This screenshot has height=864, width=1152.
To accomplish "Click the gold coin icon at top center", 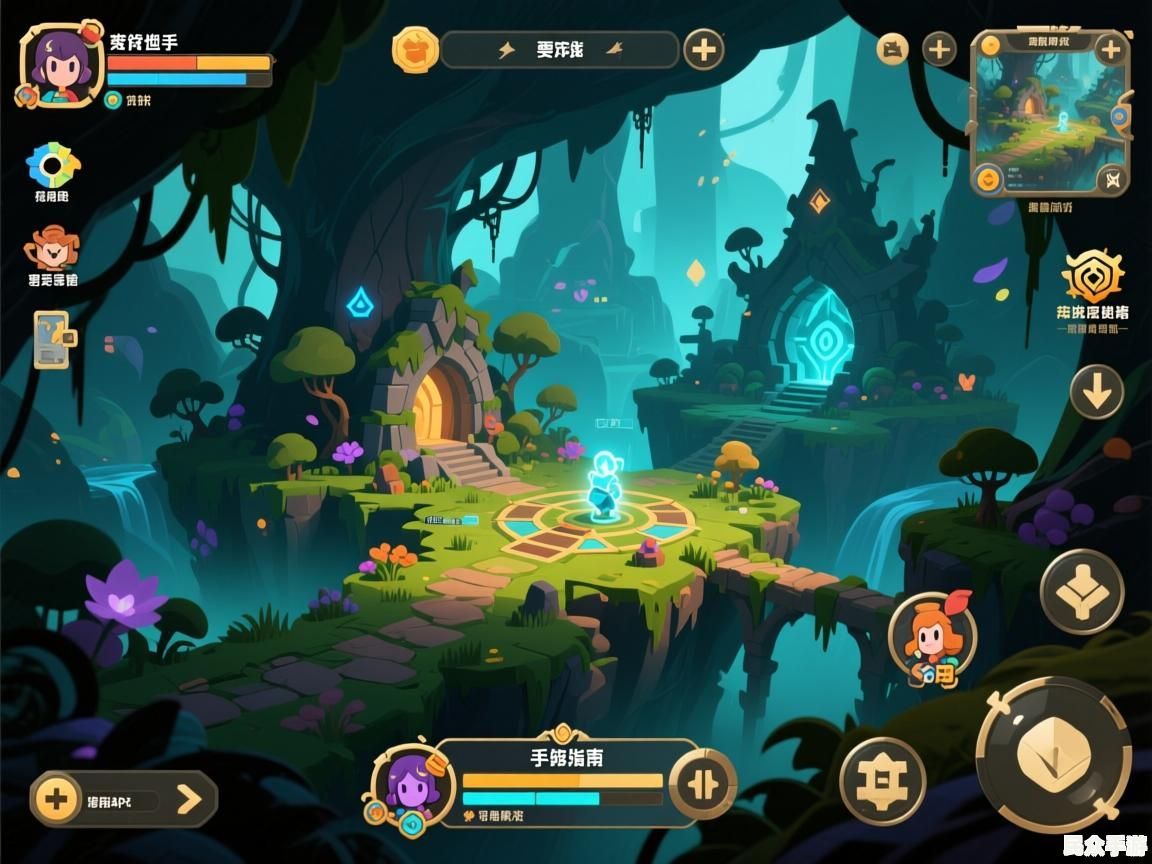I will pos(414,49).
